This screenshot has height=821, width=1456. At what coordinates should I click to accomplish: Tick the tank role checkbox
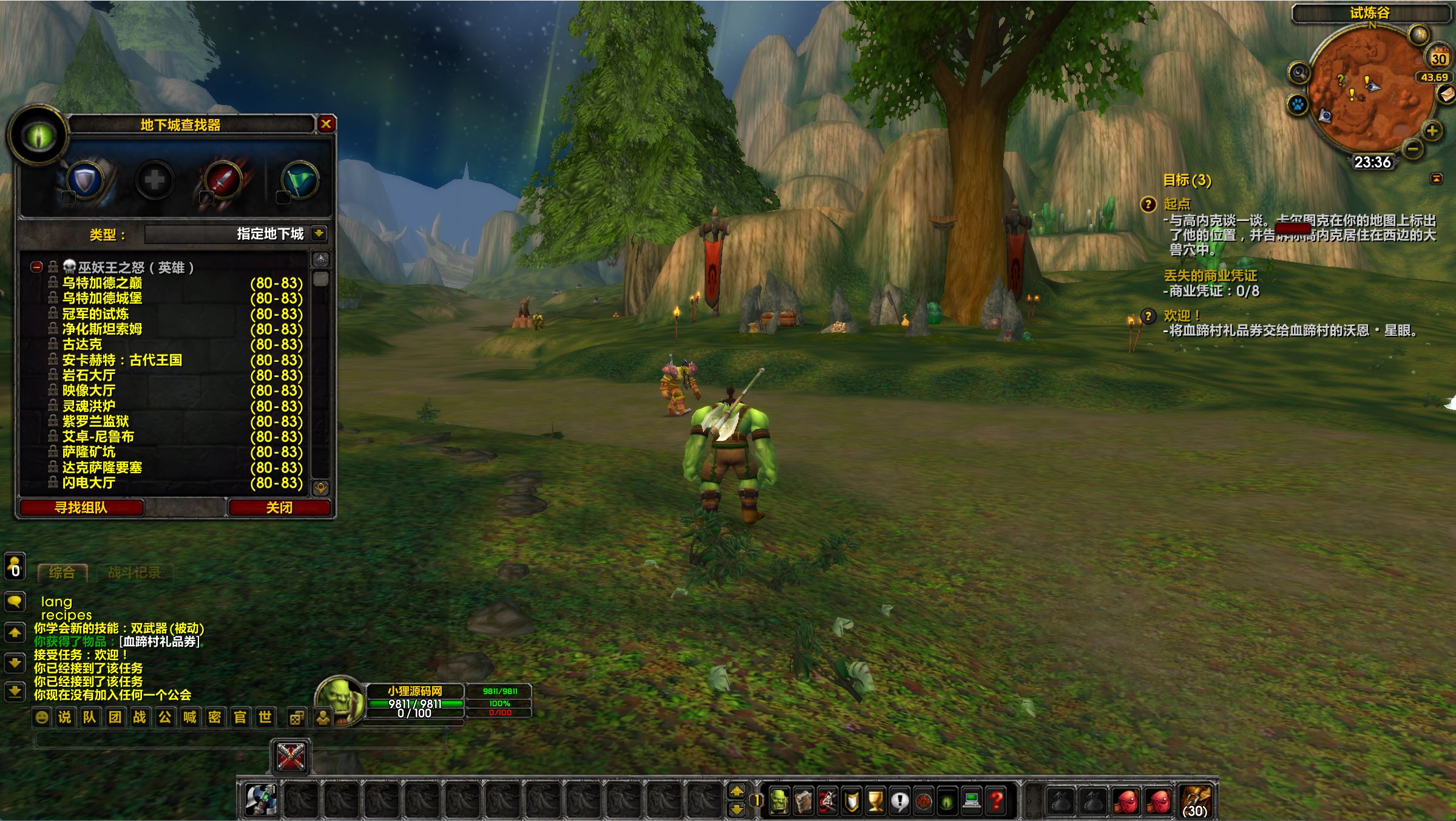(x=68, y=197)
